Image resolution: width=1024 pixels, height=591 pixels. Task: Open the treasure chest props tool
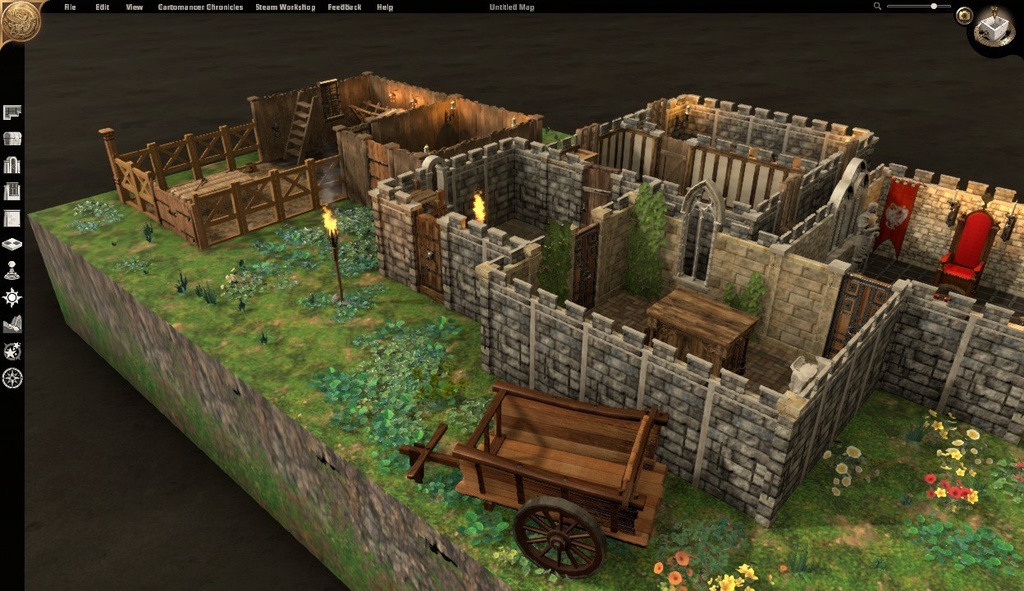(12, 138)
